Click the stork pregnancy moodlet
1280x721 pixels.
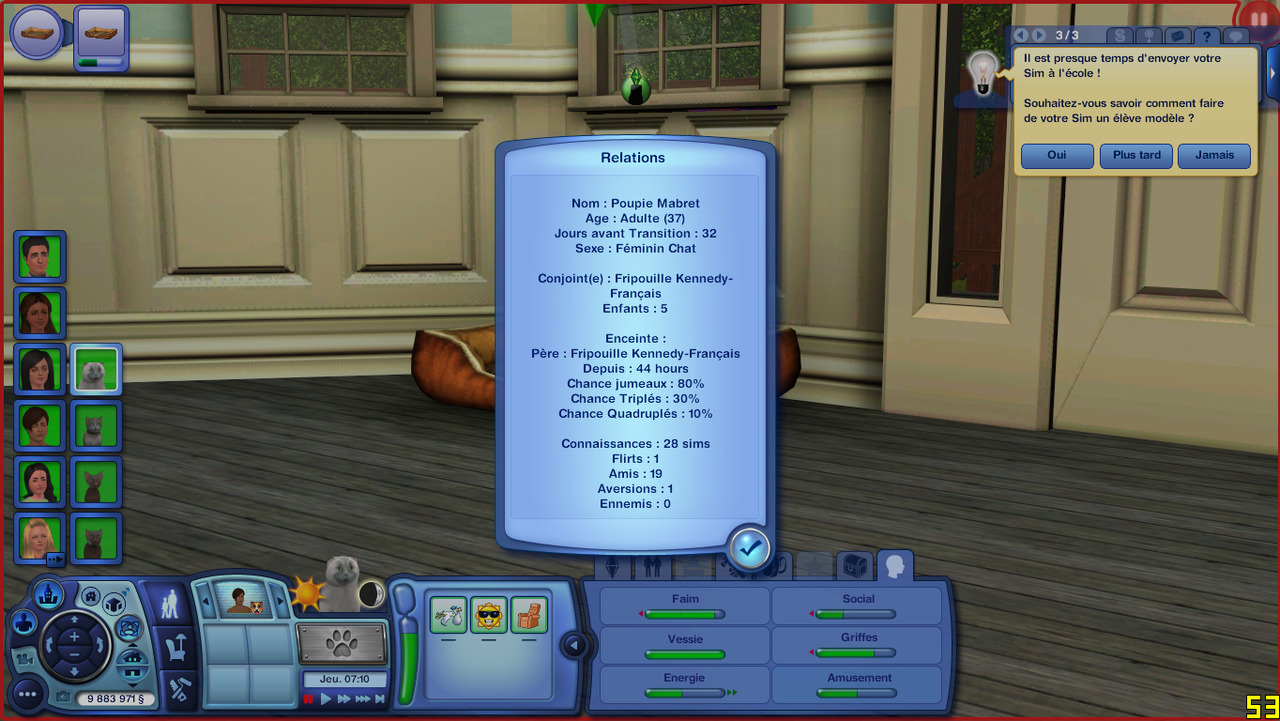pos(449,614)
